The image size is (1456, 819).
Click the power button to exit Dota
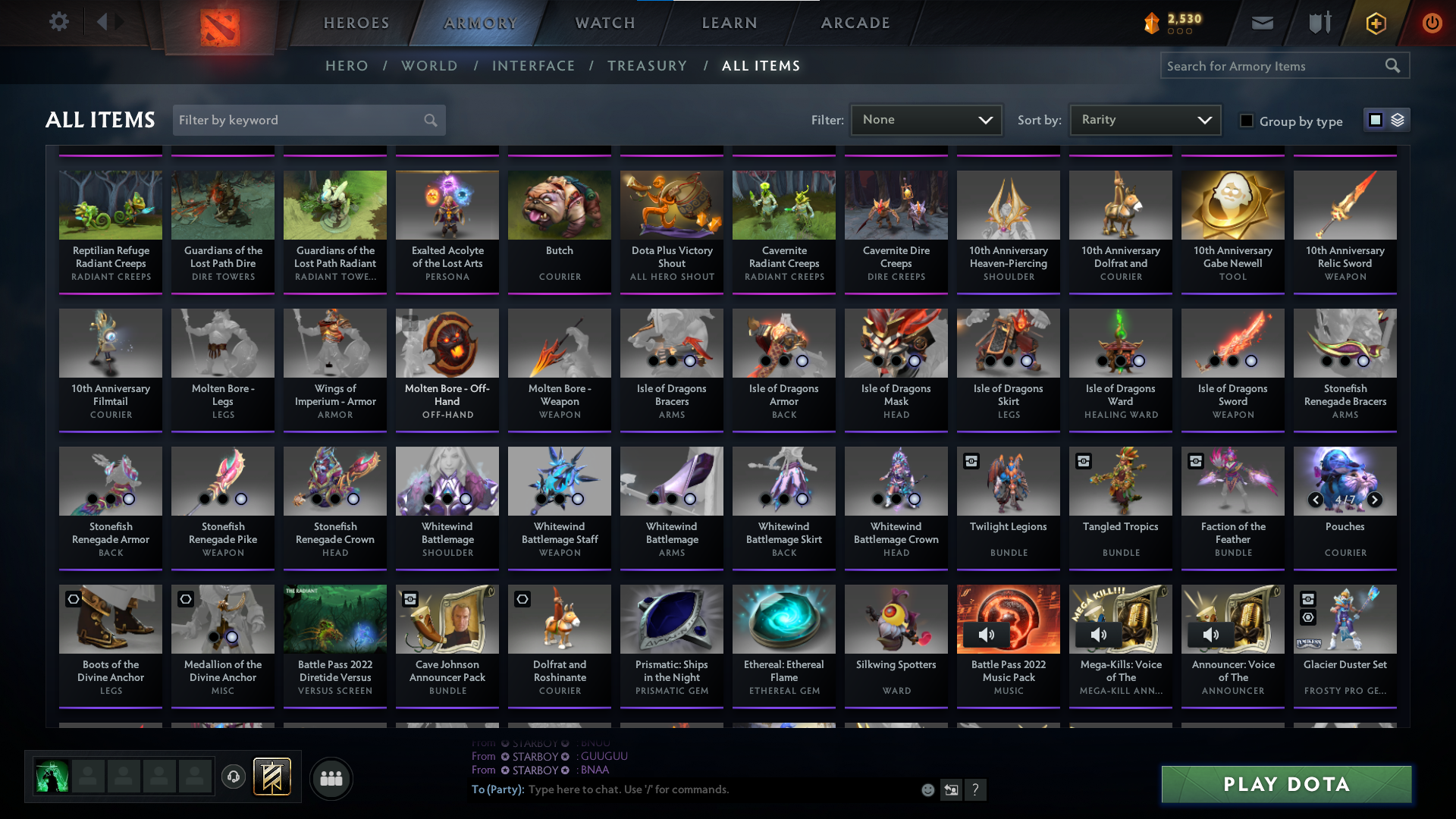click(x=1432, y=23)
